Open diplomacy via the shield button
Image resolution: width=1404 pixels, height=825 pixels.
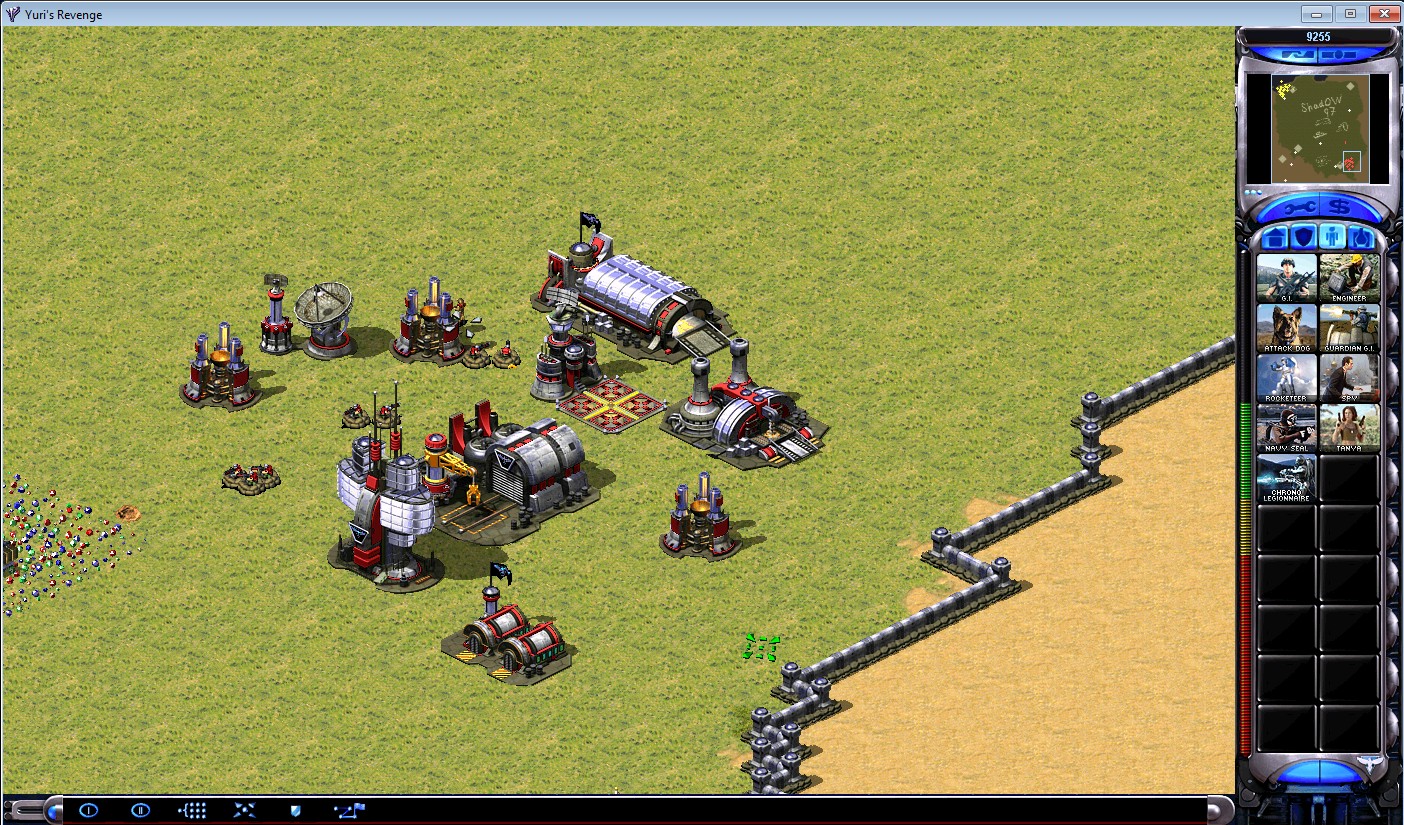pos(293,809)
